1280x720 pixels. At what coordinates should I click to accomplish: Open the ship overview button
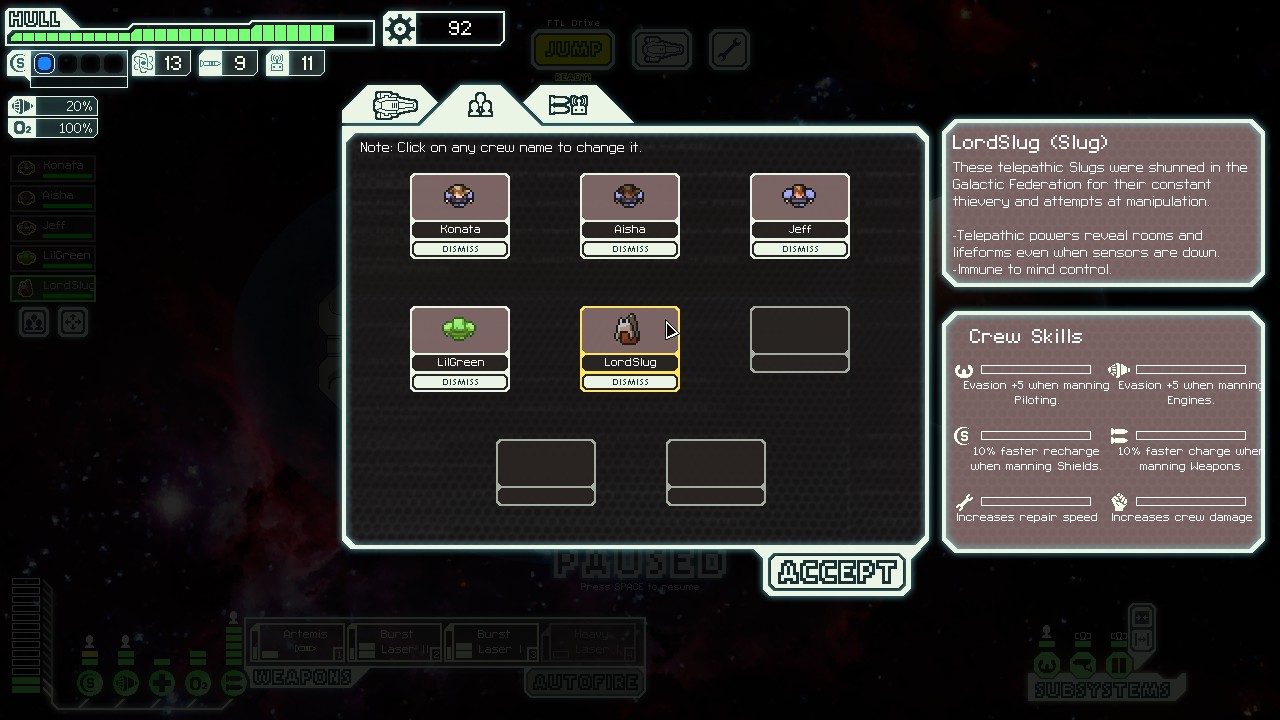pyautogui.click(x=661, y=49)
